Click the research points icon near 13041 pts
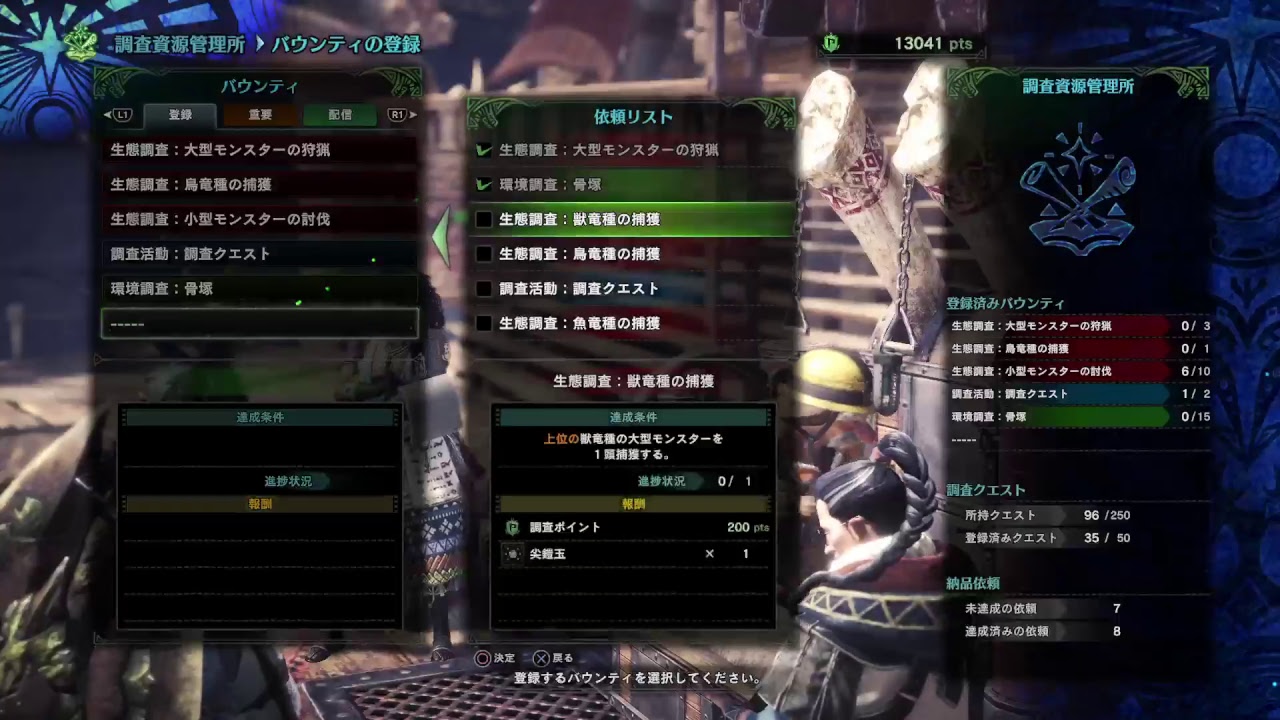The width and height of the screenshot is (1280, 720). click(829, 44)
